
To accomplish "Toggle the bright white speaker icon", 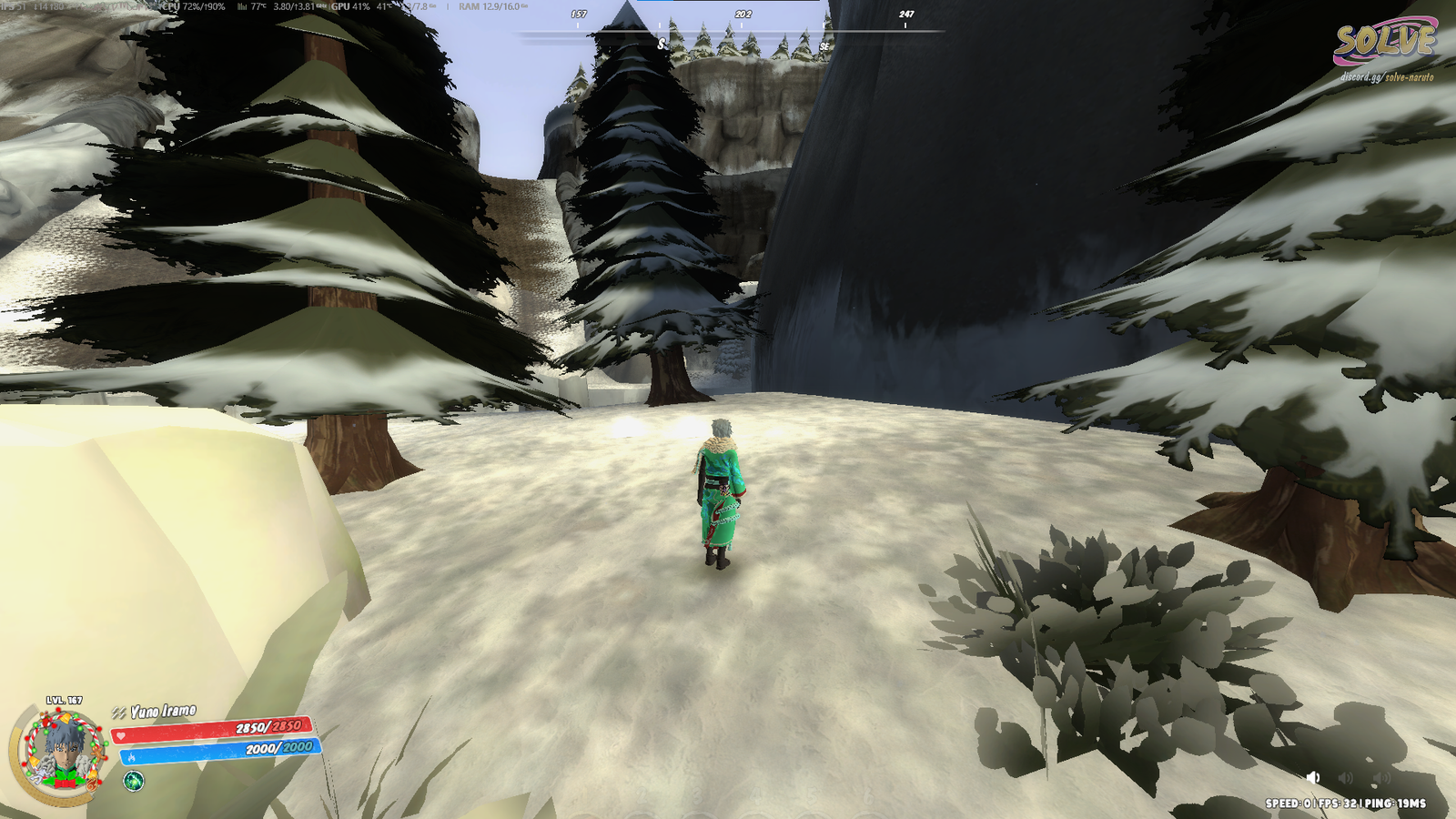I will pos(1313,777).
